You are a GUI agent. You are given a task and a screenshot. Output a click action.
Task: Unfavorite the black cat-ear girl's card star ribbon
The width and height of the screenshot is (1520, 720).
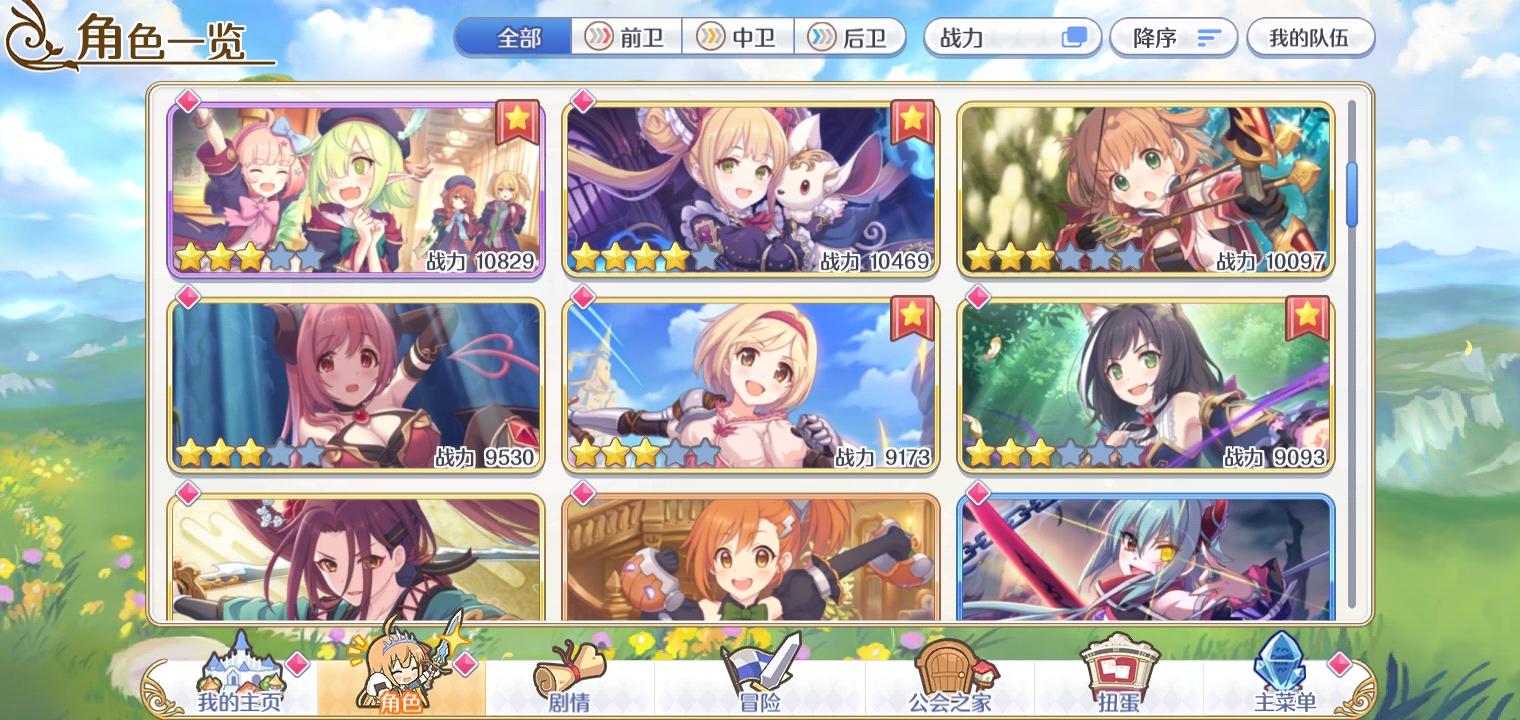[x=1309, y=318]
